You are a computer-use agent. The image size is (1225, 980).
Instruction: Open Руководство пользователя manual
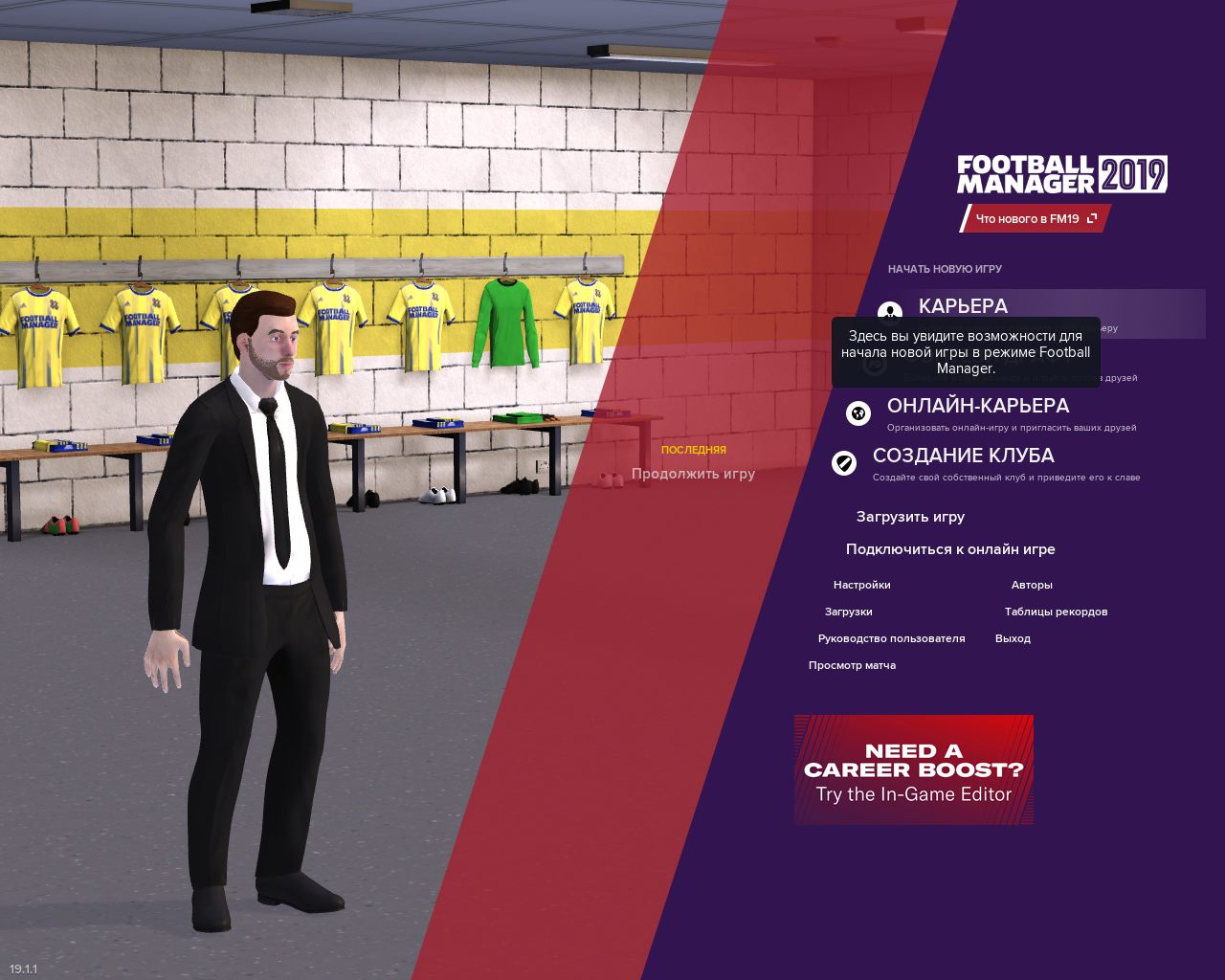pyautogui.click(x=891, y=638)
